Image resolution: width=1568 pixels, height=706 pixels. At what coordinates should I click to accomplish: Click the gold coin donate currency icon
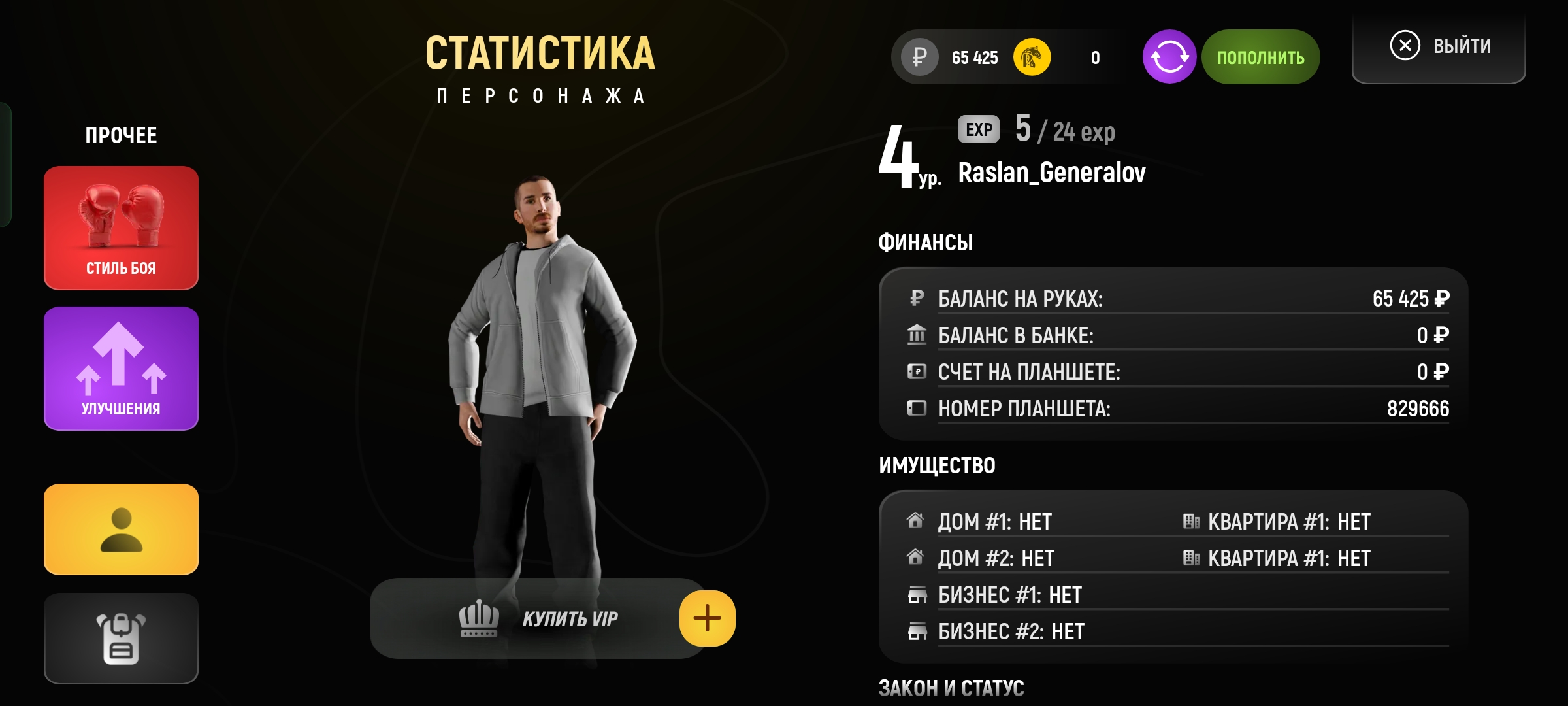click(1030, 57)
